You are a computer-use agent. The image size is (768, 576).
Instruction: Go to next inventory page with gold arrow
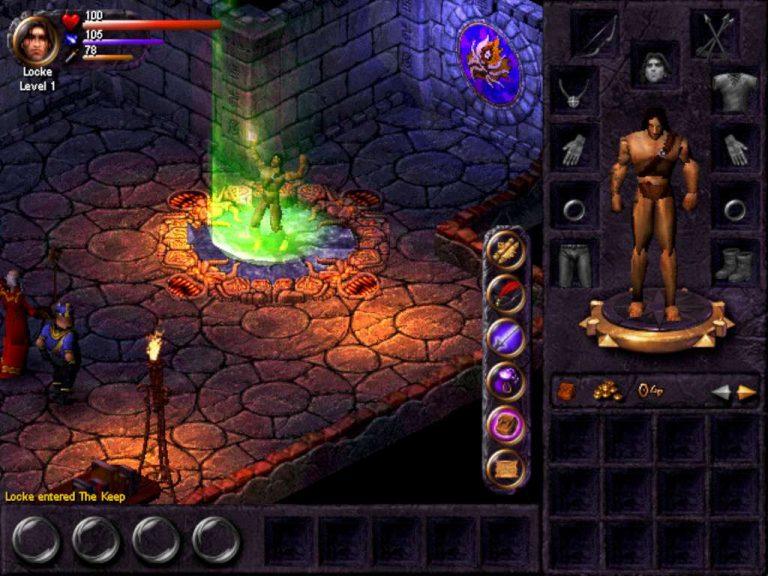click(746, 392)
